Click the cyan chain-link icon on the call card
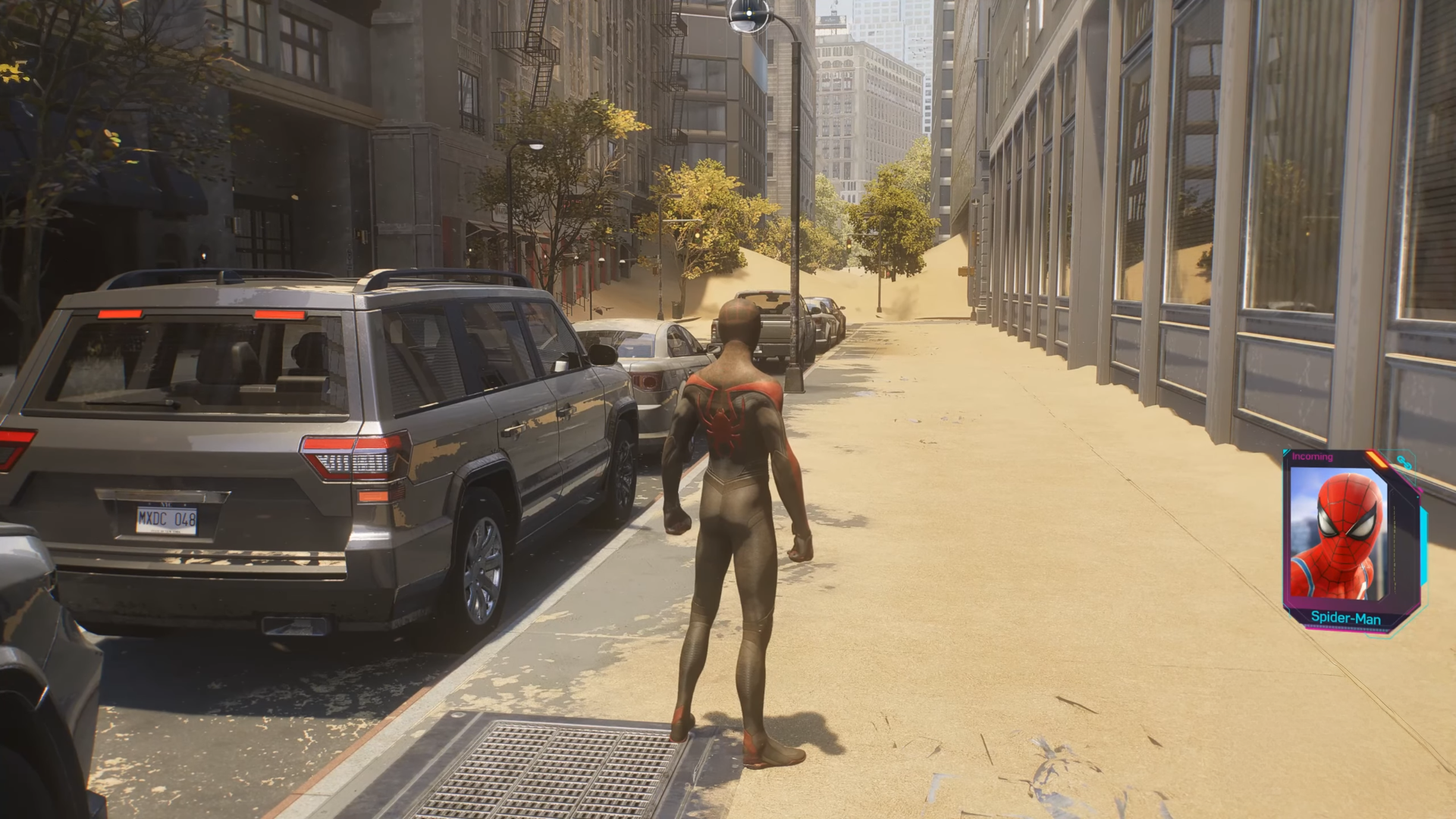1456x819 pixels. 1403,463
